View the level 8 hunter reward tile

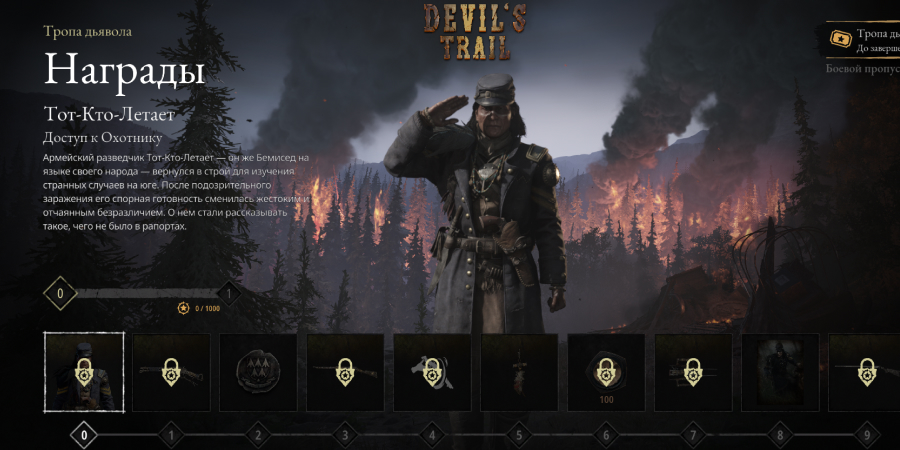click(x=780, y=372)
